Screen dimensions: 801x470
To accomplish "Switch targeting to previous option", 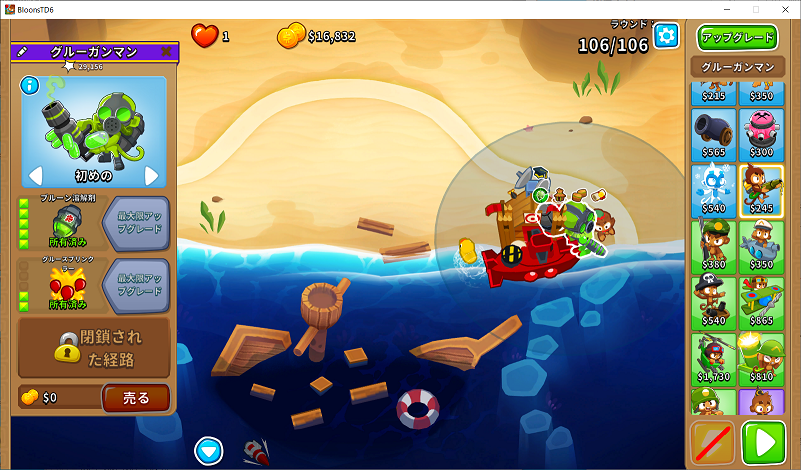I will click(35, 176).
